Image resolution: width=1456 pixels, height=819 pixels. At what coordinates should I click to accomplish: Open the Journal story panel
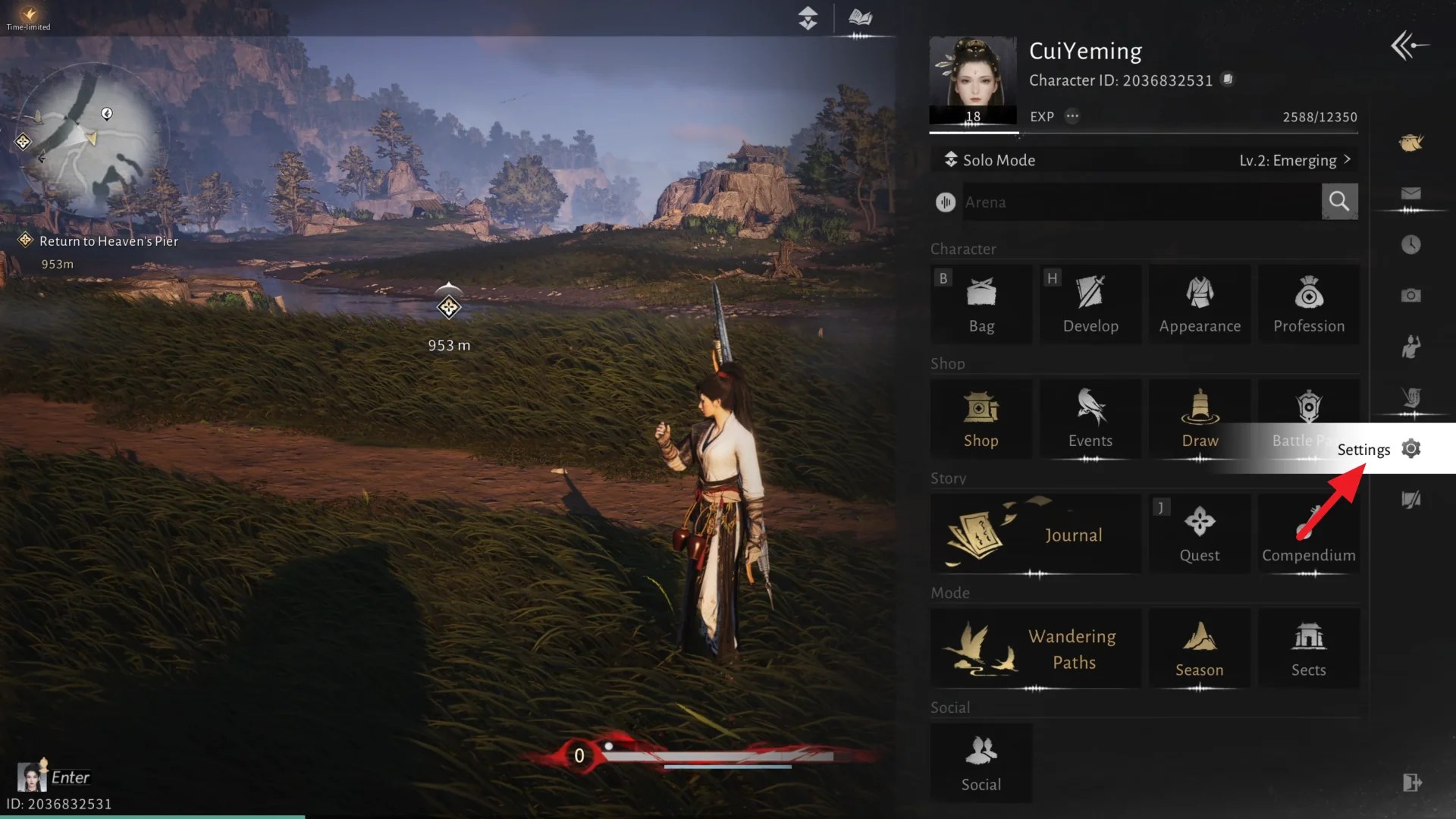1035,534
